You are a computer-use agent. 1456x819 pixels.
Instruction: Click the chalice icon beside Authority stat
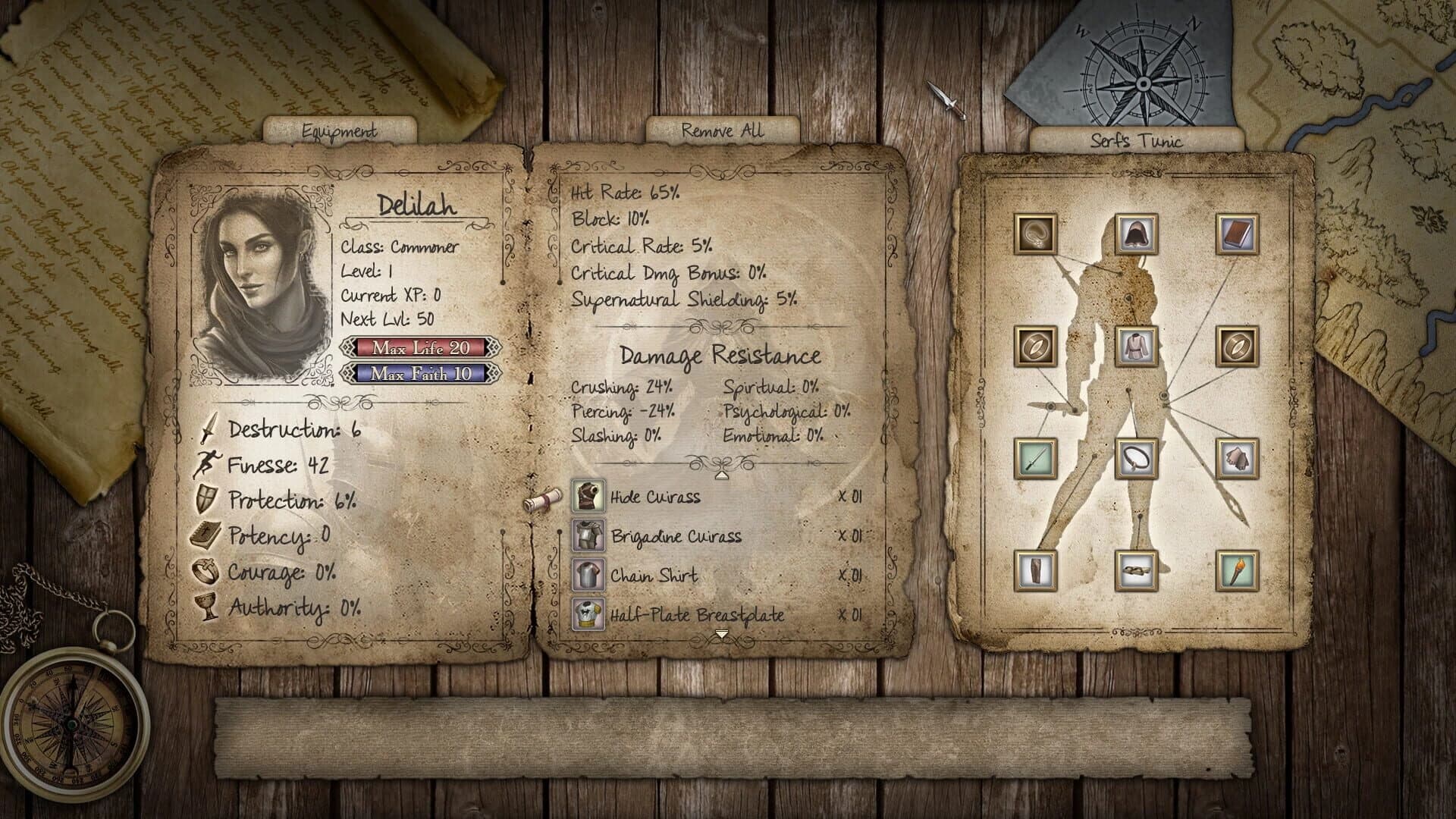click(206, 607)
